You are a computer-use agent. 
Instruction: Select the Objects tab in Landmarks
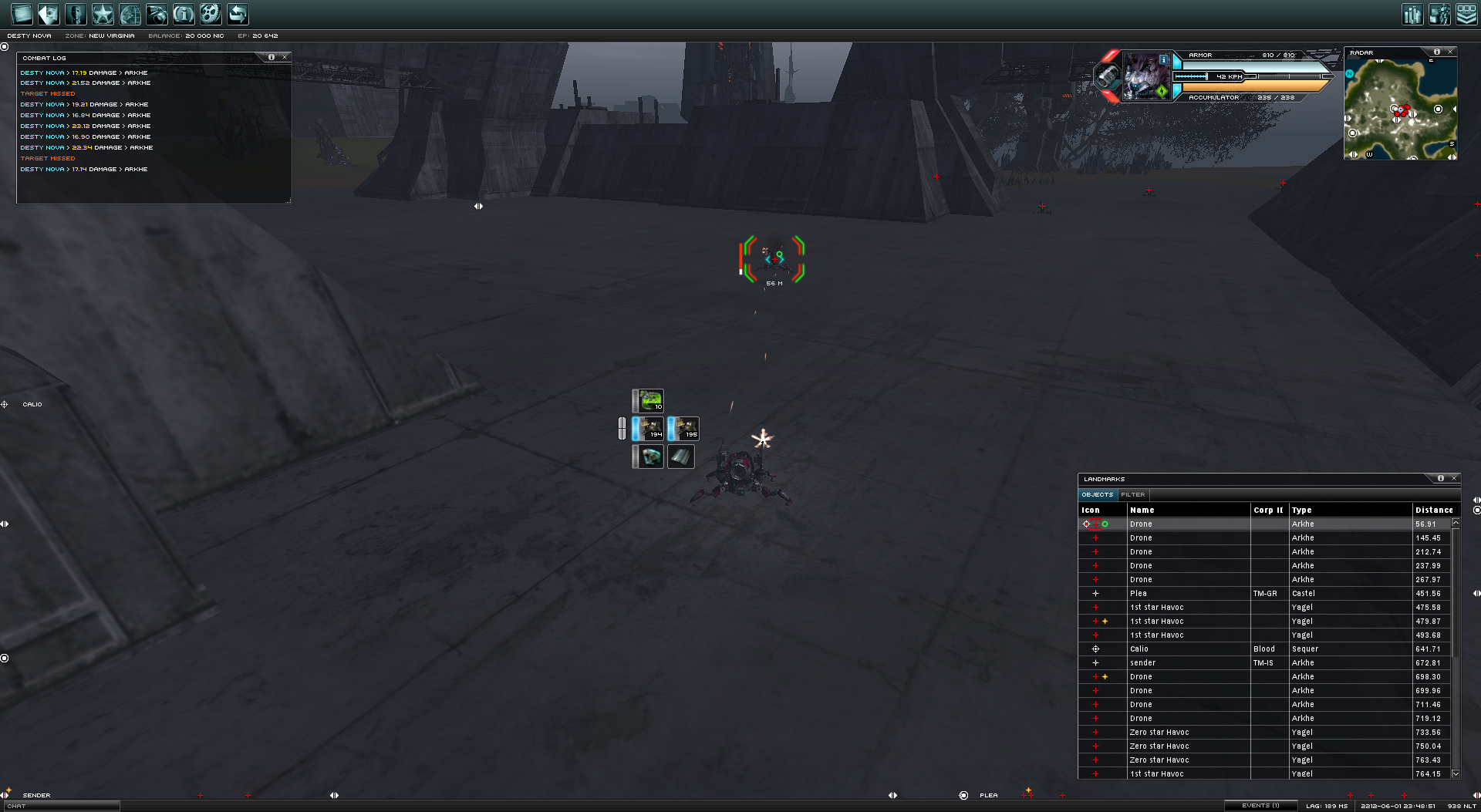pyautogui.click(x=1097, y=494)
